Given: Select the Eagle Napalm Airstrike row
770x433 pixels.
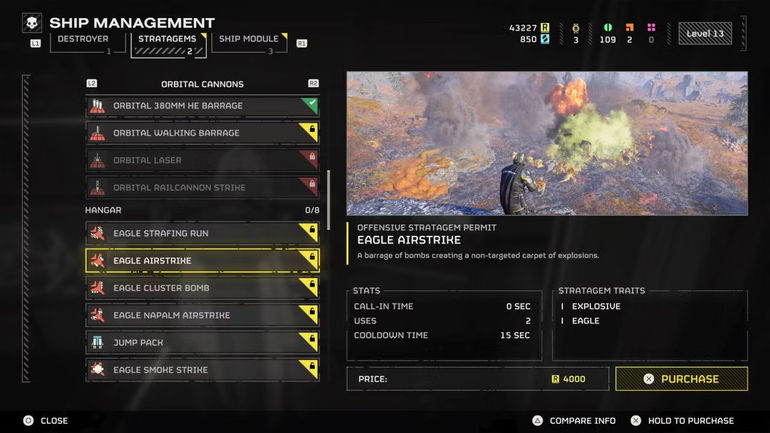Looking at the screenshot, I should point(202,315).
